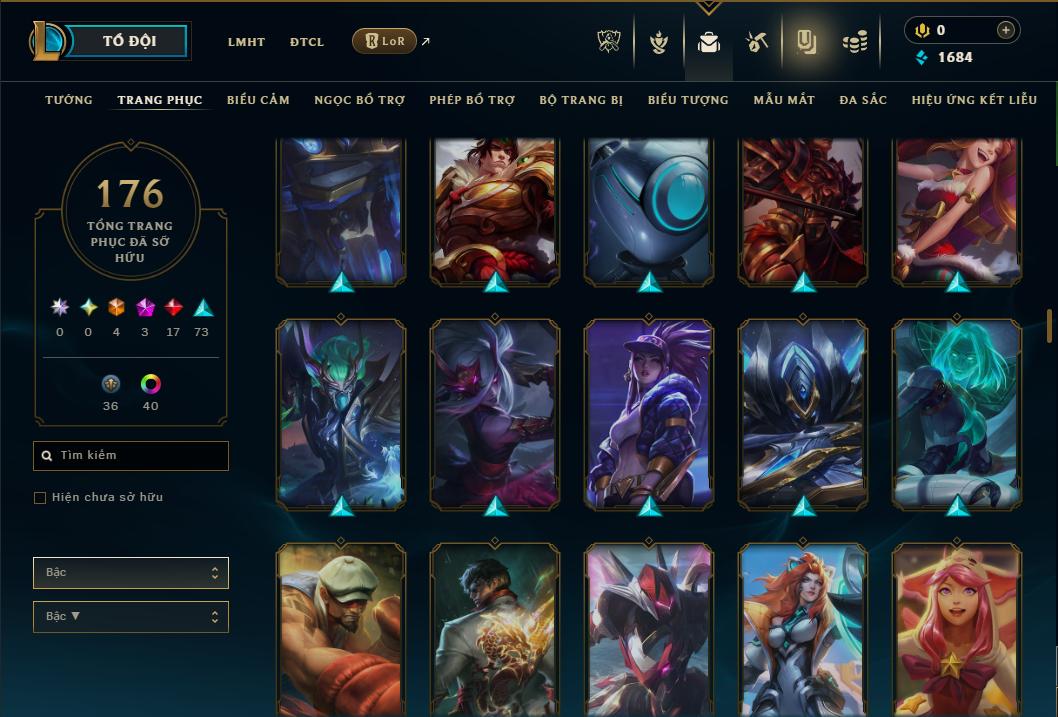Open the HIỆU ỨNG KẾT LIỄU tab
1058x717 pixels.
click(975, 100)
